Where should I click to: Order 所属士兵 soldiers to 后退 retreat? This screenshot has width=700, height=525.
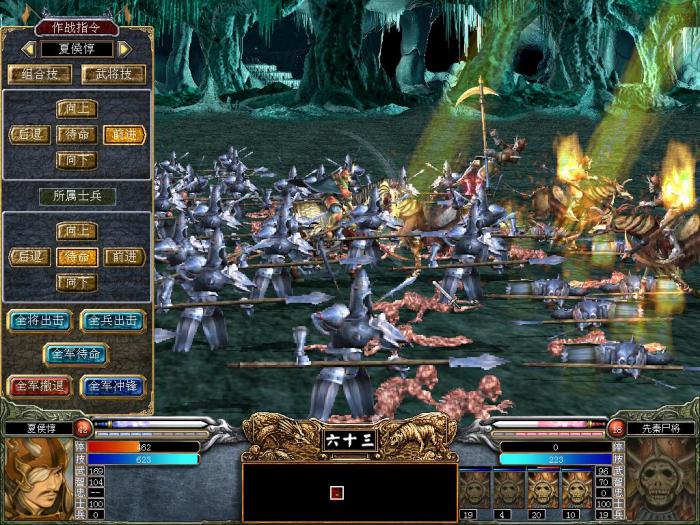[29, 257]
